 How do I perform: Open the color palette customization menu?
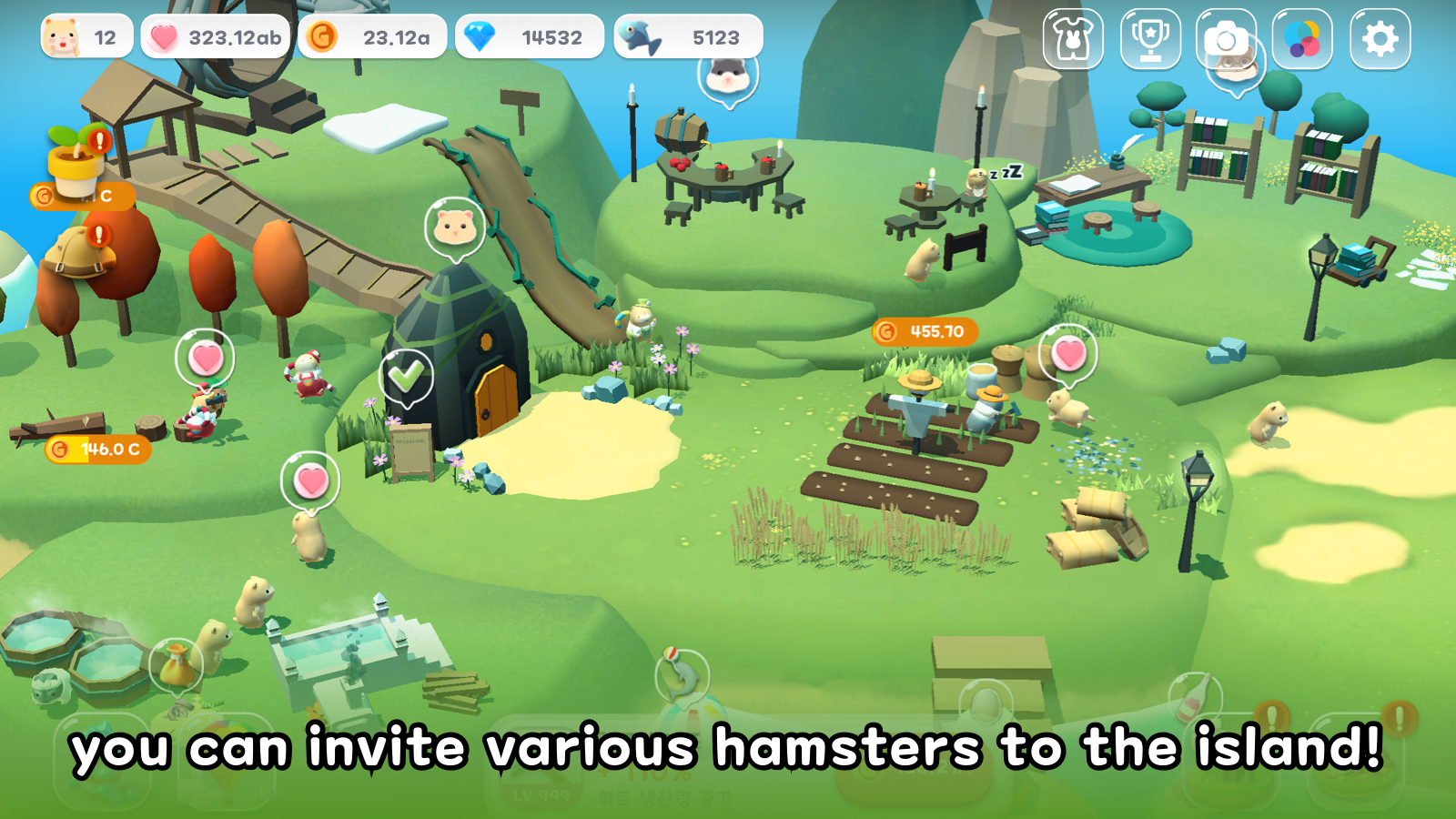1304,38
